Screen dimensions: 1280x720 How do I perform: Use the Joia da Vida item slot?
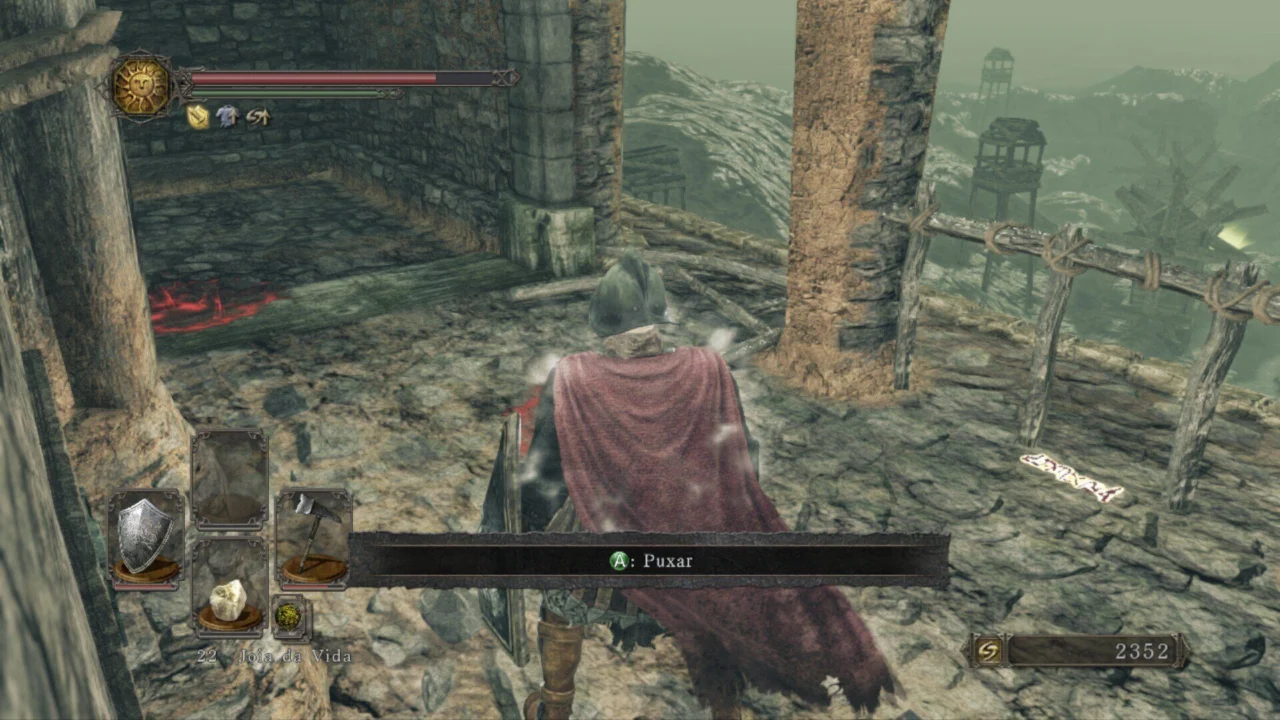coord(229,590)
